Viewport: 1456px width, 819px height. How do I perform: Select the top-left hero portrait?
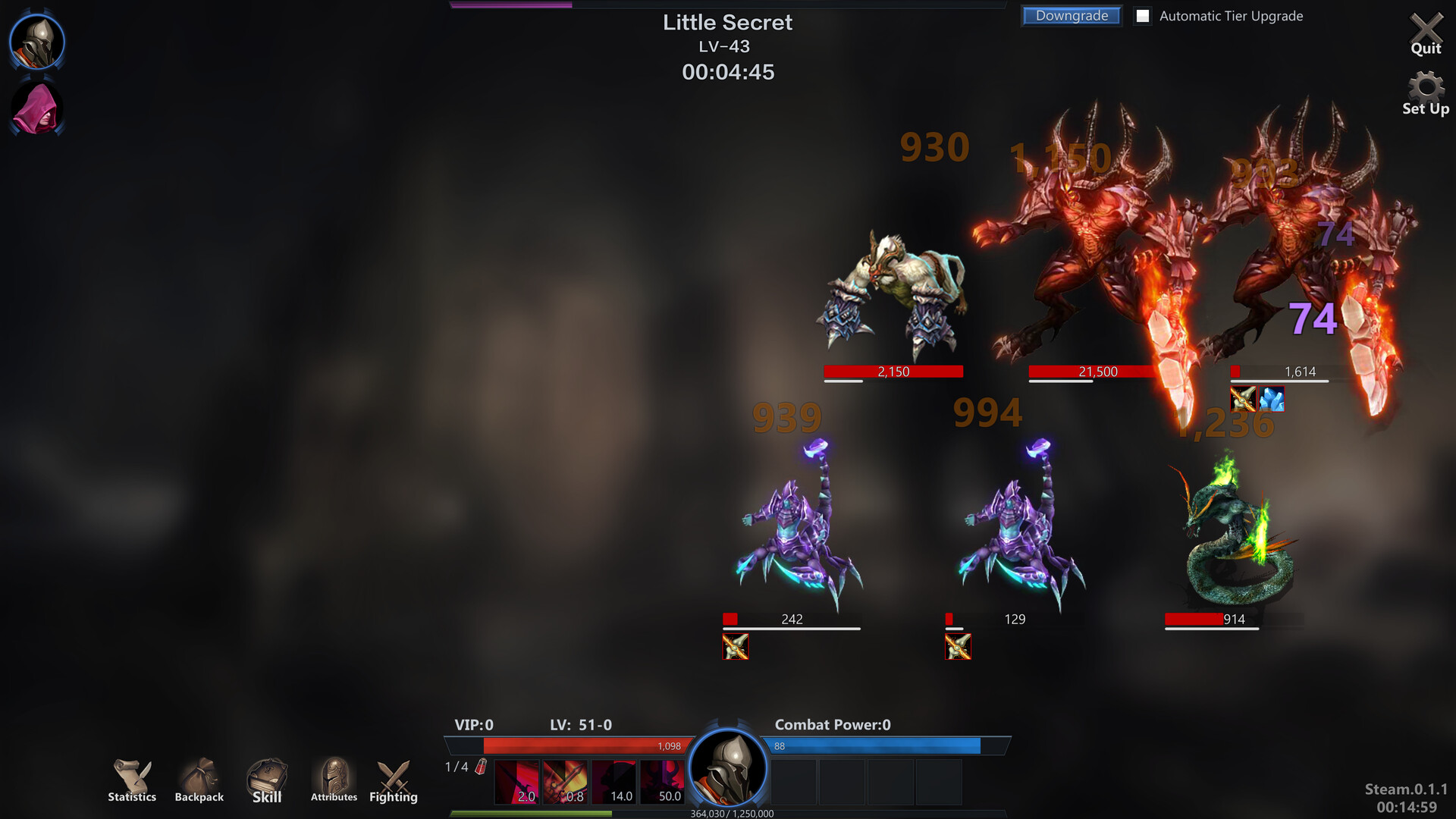click(36, 42)
